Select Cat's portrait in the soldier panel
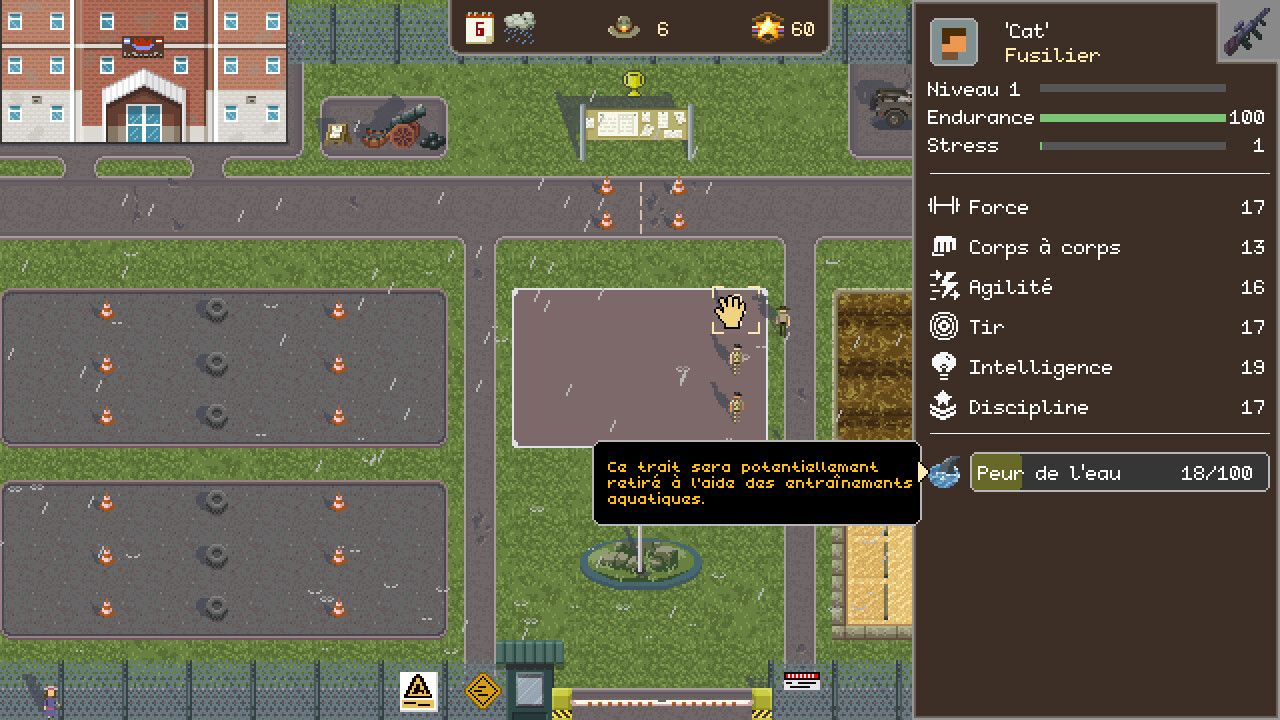Image resolution: width=1280 pixels, height=720 pixels. point(953,43)
